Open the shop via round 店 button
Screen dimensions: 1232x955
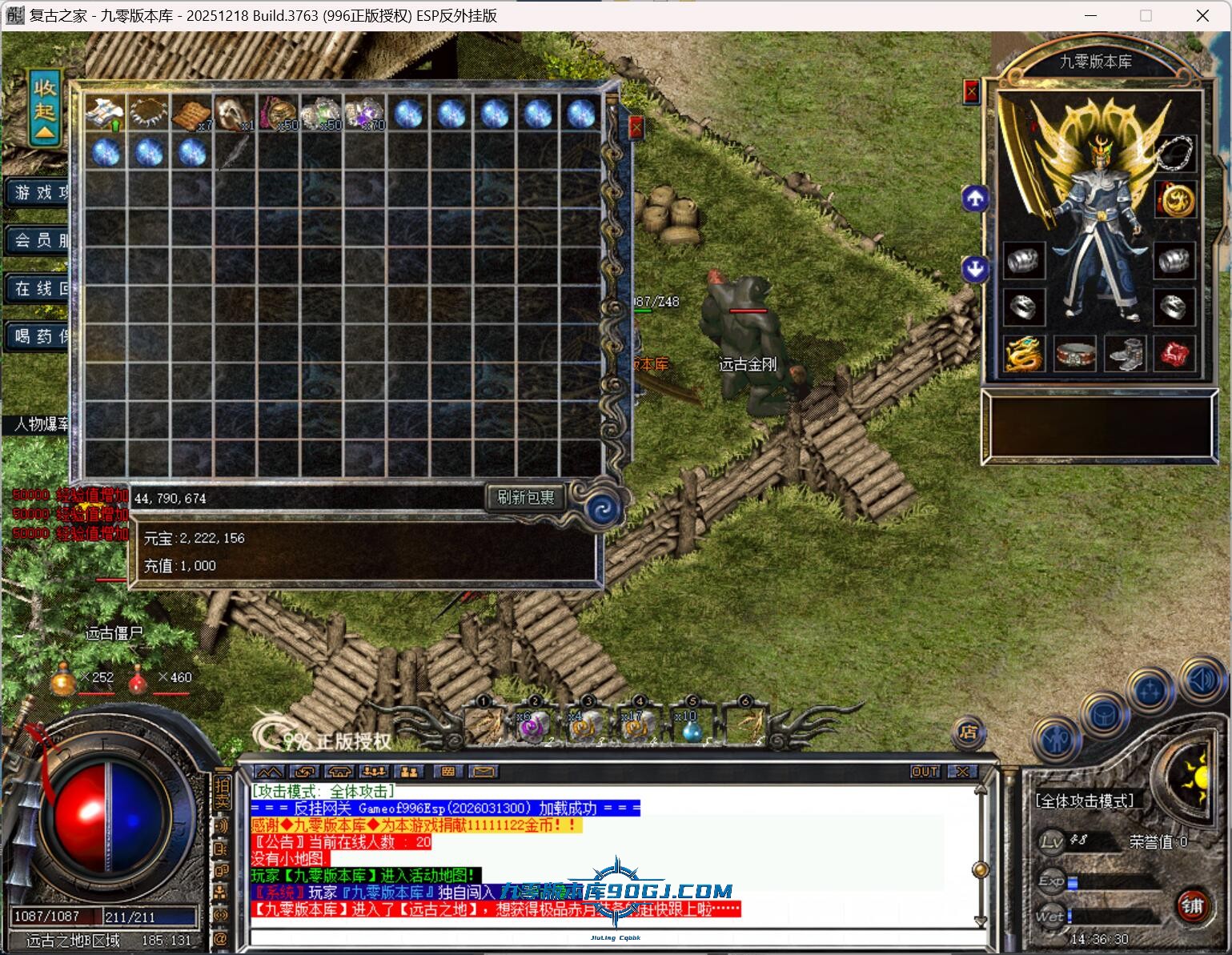[968, 732]
